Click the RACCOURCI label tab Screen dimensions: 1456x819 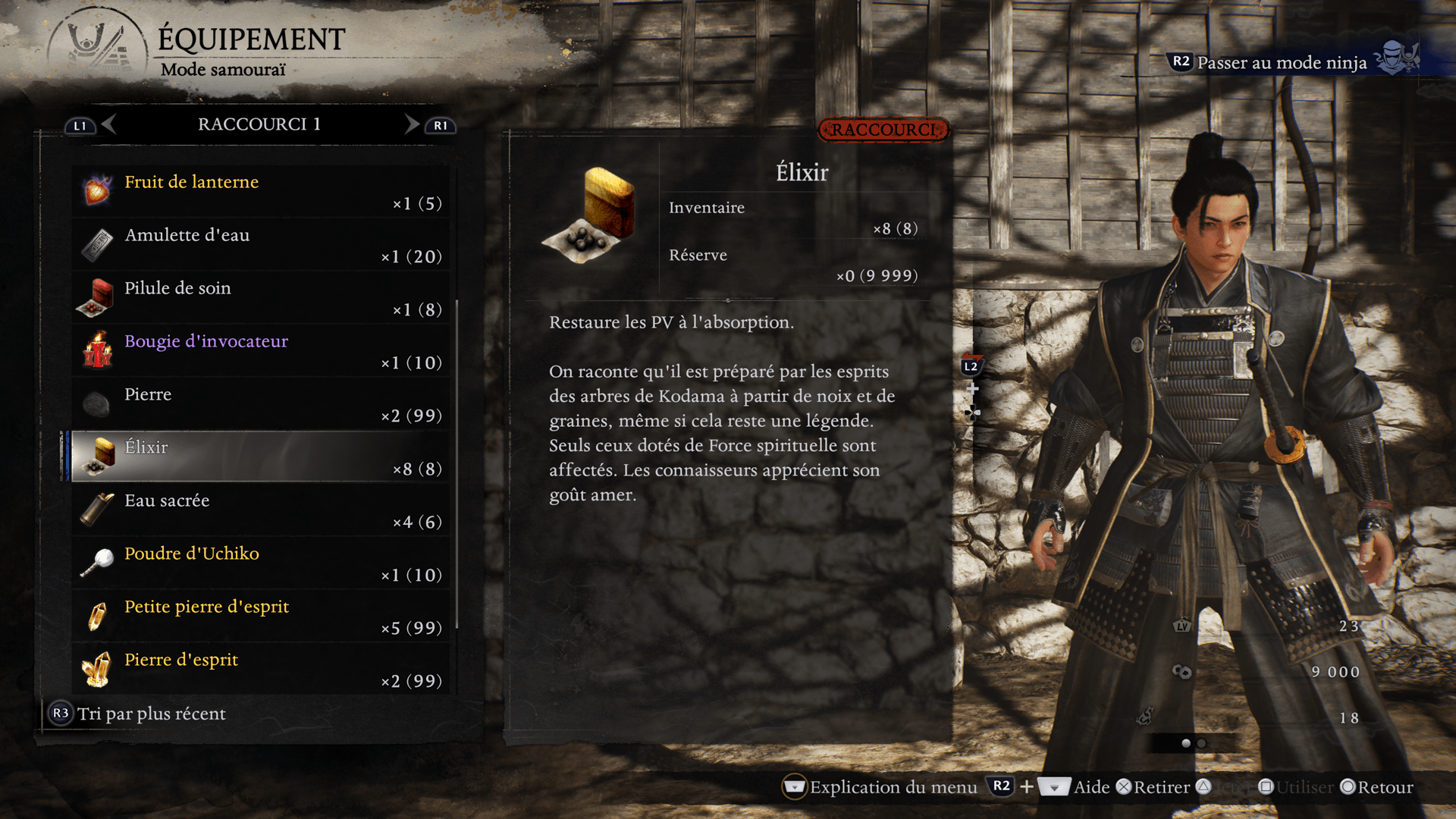coord(883,130)
